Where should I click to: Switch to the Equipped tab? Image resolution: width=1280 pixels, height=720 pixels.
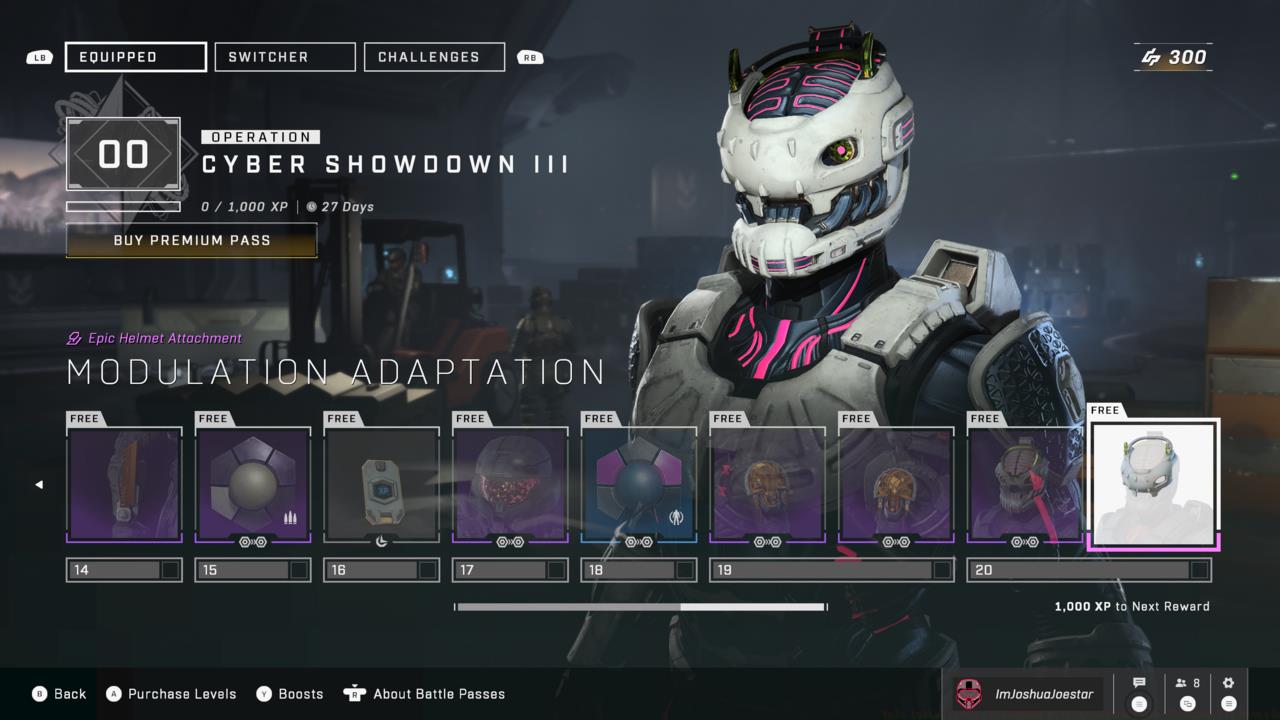[x=136, y=57]
